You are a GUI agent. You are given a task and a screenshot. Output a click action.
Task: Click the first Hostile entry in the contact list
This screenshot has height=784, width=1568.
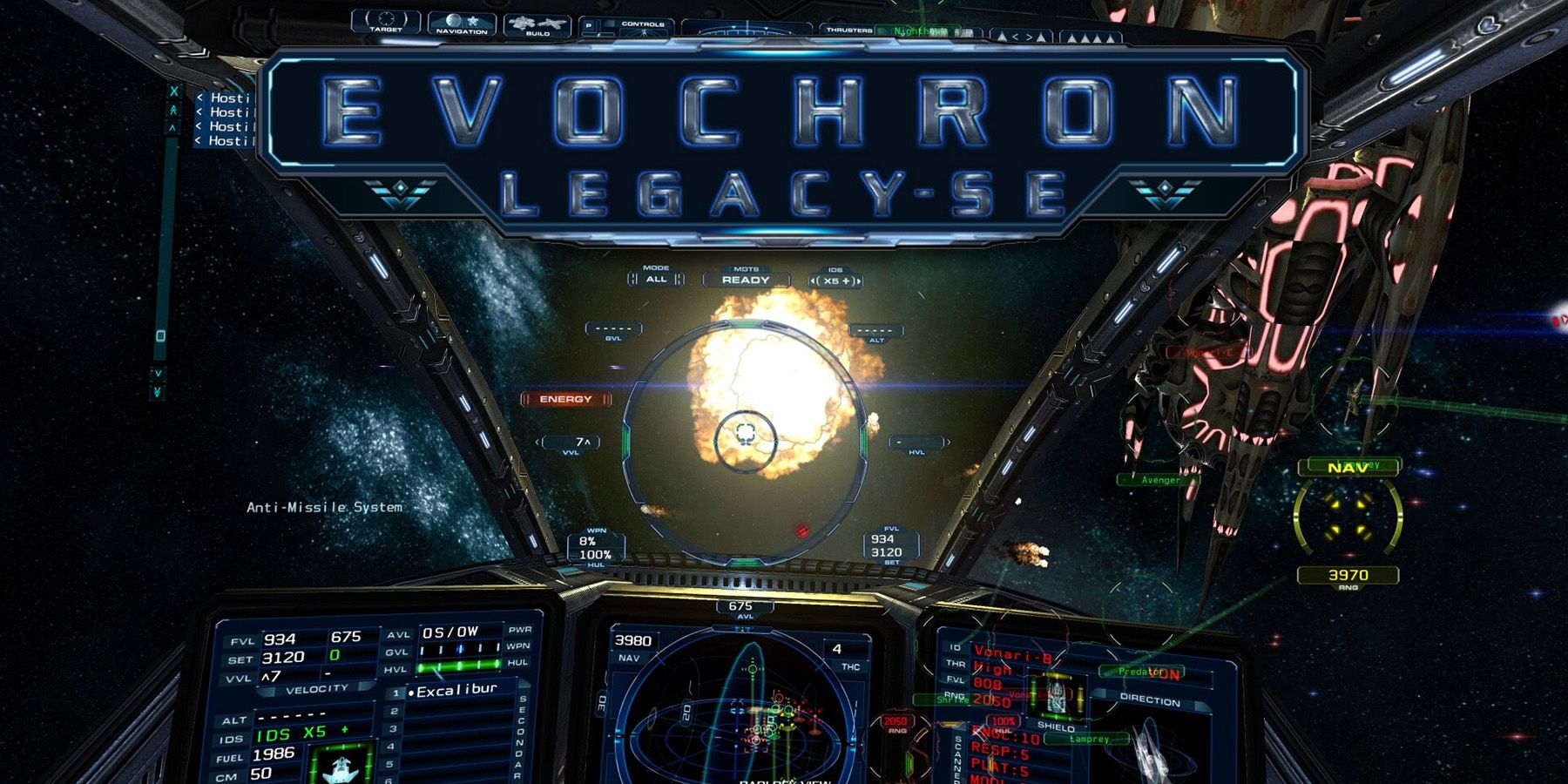[x=225, y=98]
